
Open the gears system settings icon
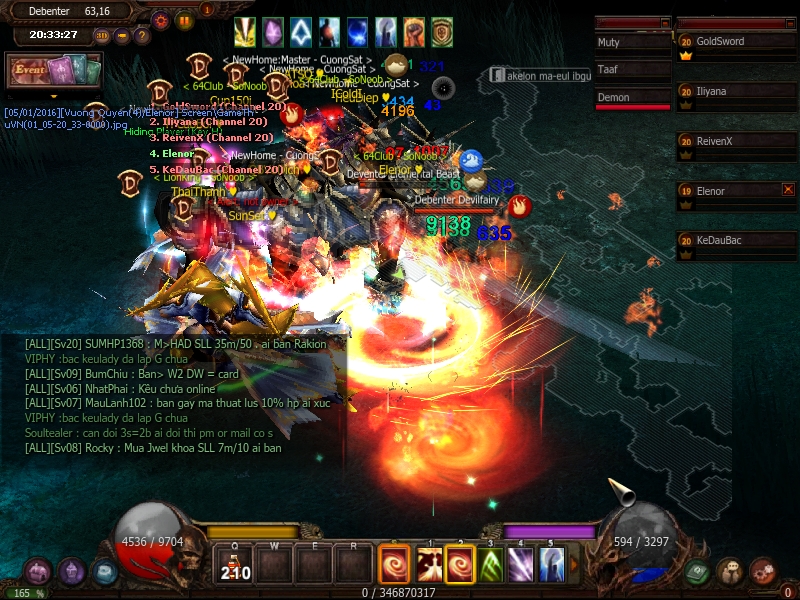click(763, 571)
